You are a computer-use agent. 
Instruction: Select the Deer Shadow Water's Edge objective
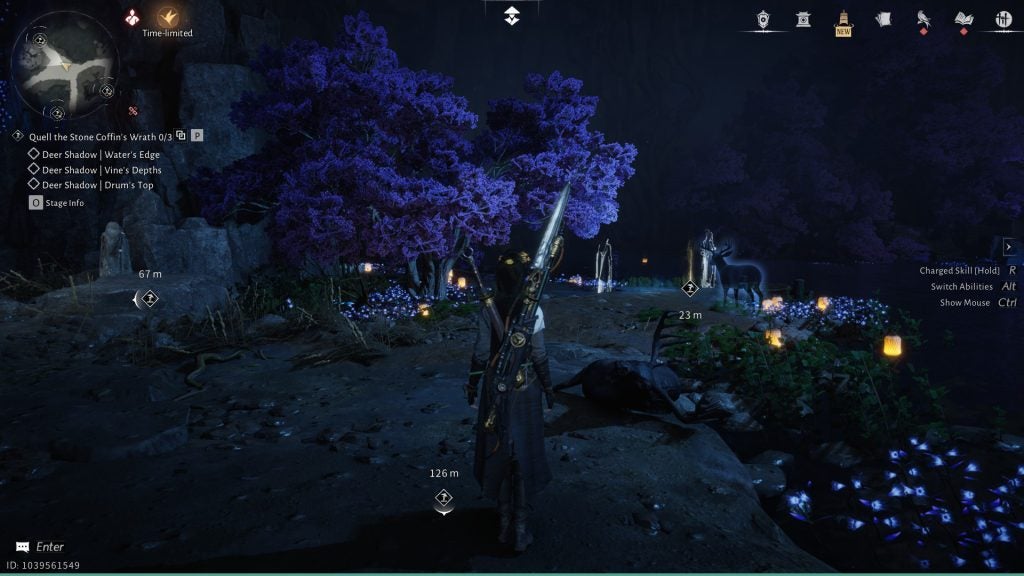coord(100,155)
